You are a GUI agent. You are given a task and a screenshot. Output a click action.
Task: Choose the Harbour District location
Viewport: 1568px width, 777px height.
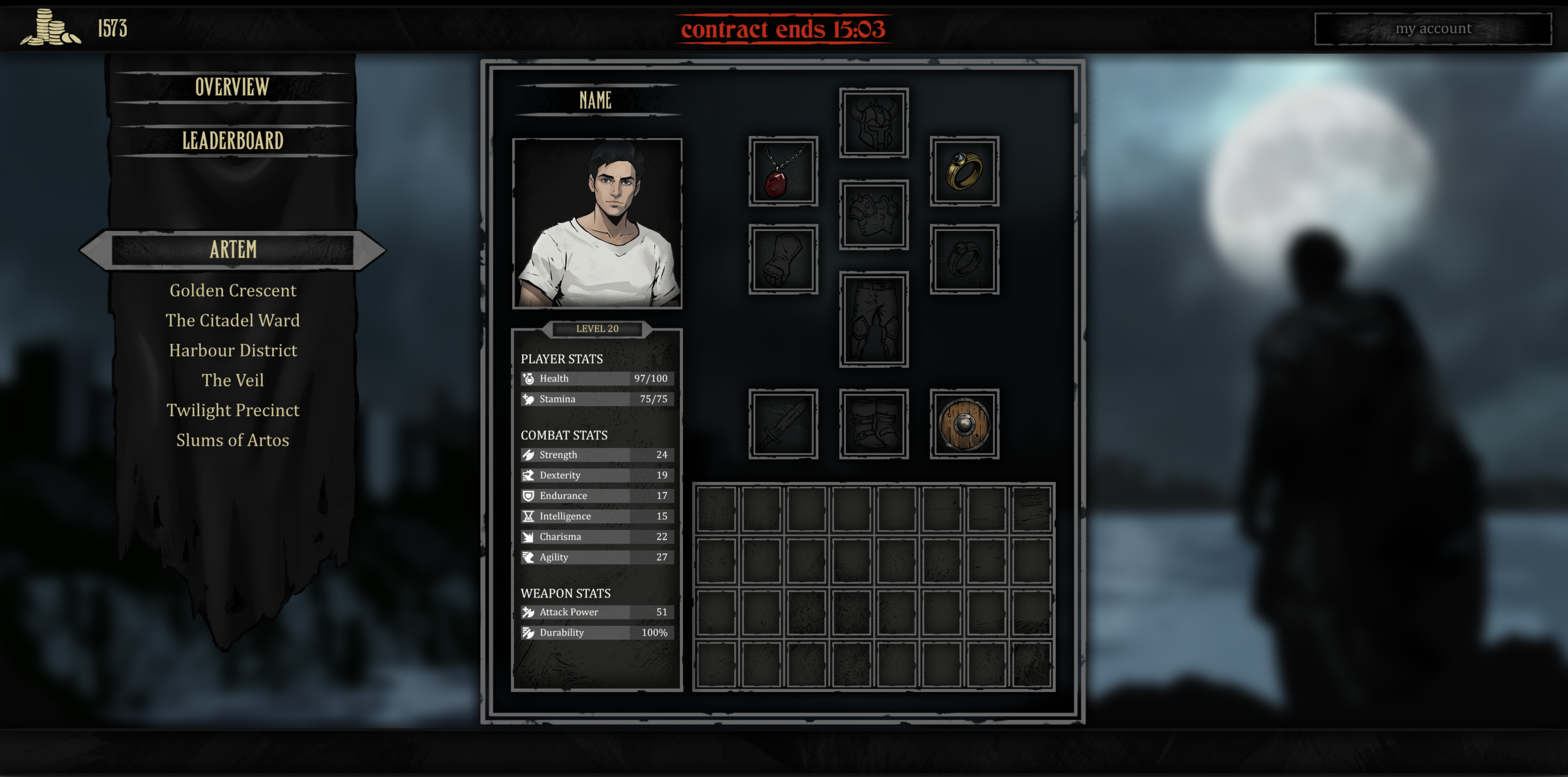[233, 351]
